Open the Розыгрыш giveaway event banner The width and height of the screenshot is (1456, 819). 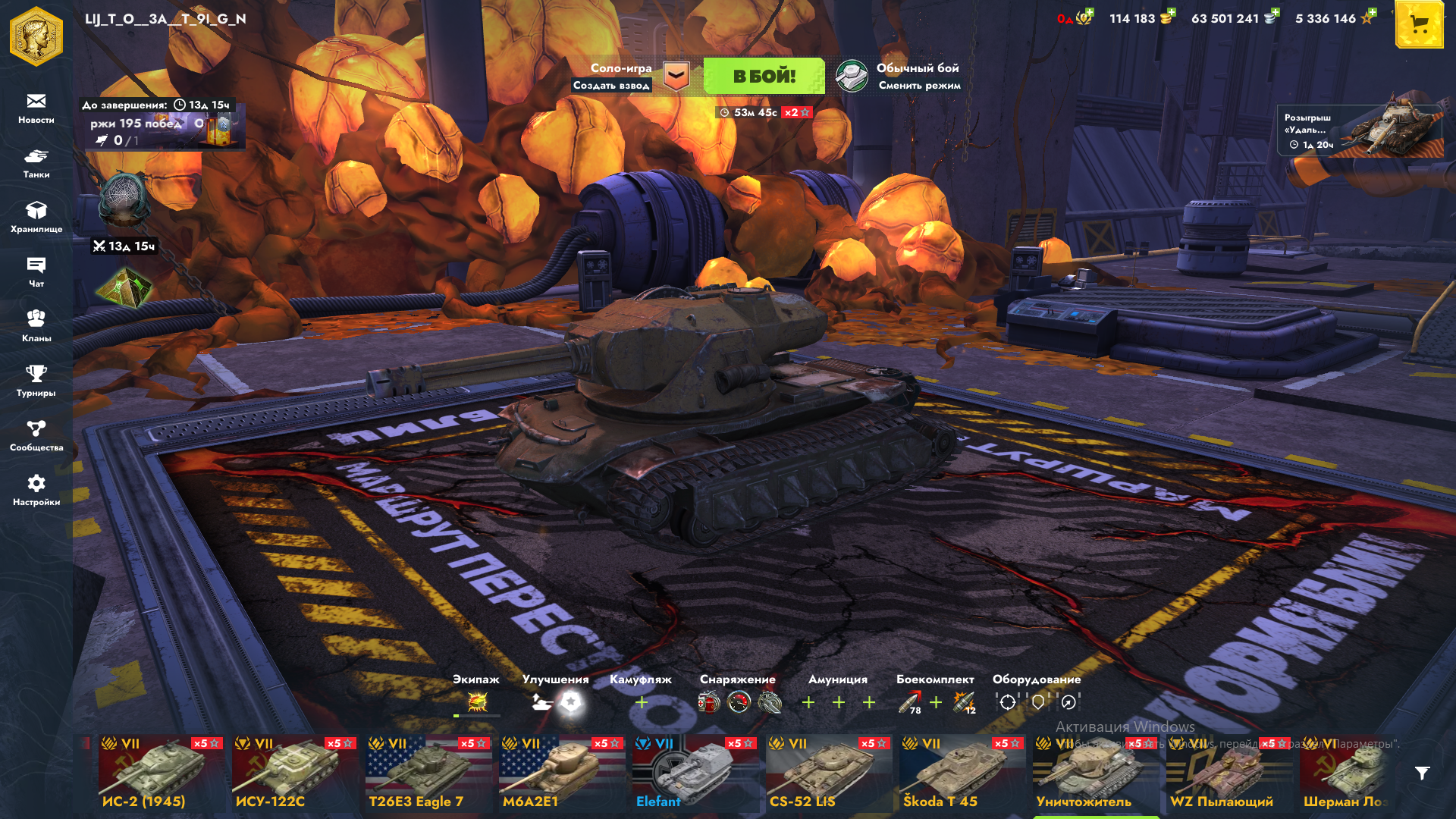[x=1360, y=130]
